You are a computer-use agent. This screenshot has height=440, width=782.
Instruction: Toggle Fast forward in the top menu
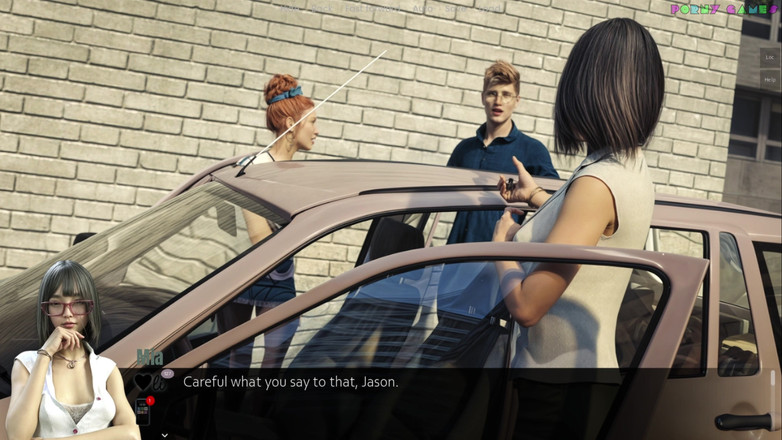372,8
